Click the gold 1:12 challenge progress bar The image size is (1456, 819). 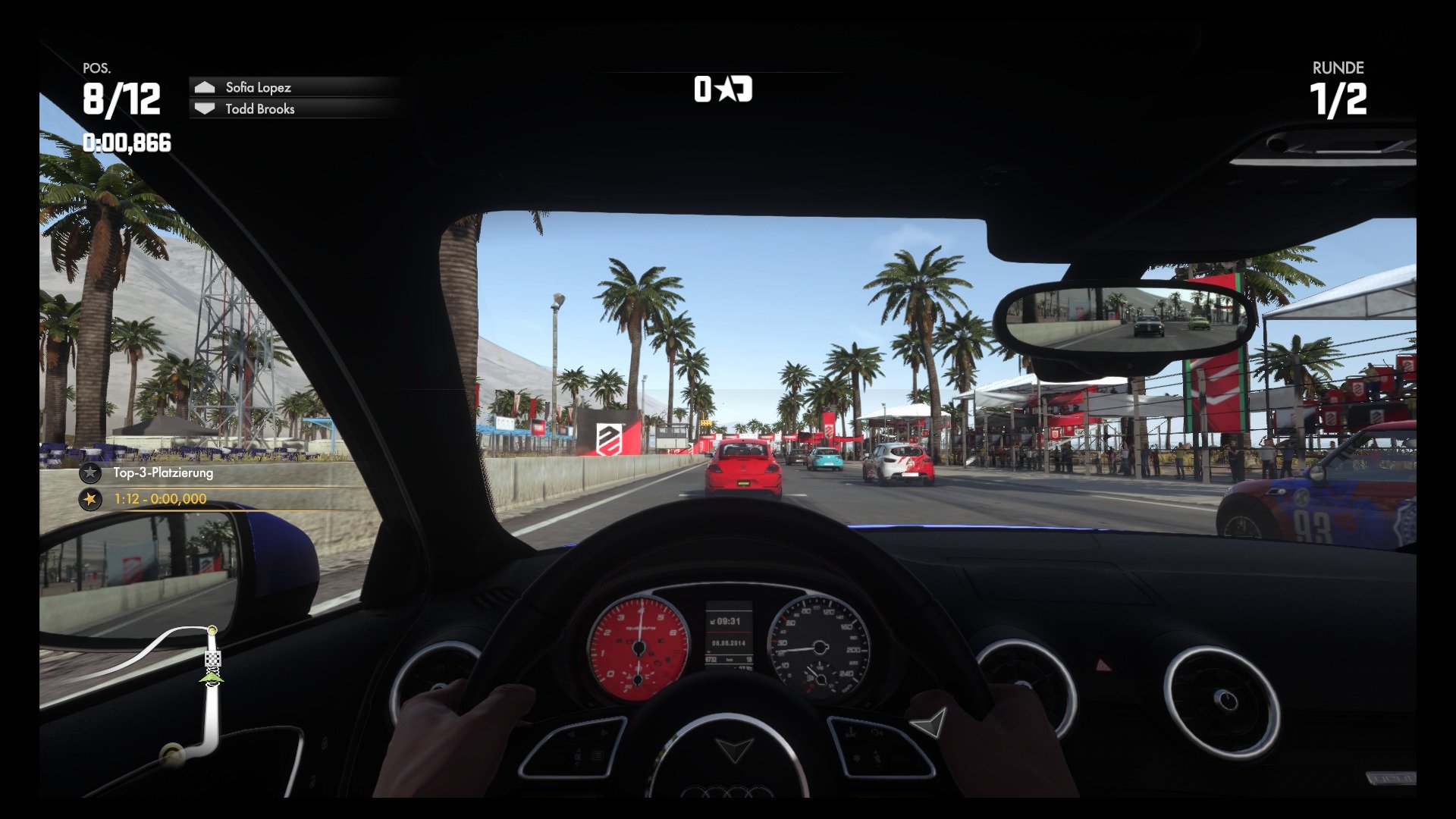click(x=159, y=499)
